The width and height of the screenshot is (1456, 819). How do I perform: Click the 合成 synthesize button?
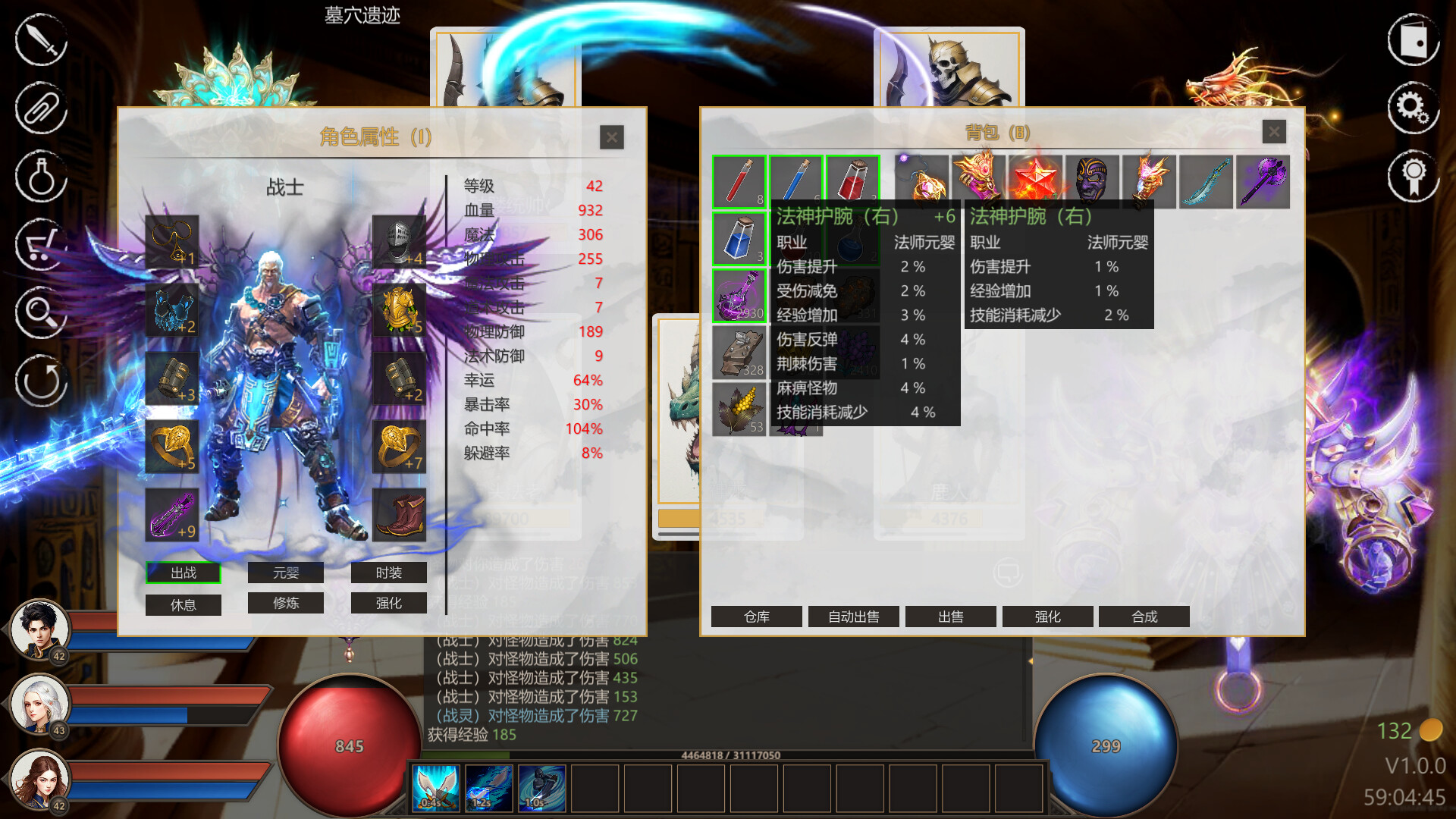pyautogui.click(x=1144, y=617)
